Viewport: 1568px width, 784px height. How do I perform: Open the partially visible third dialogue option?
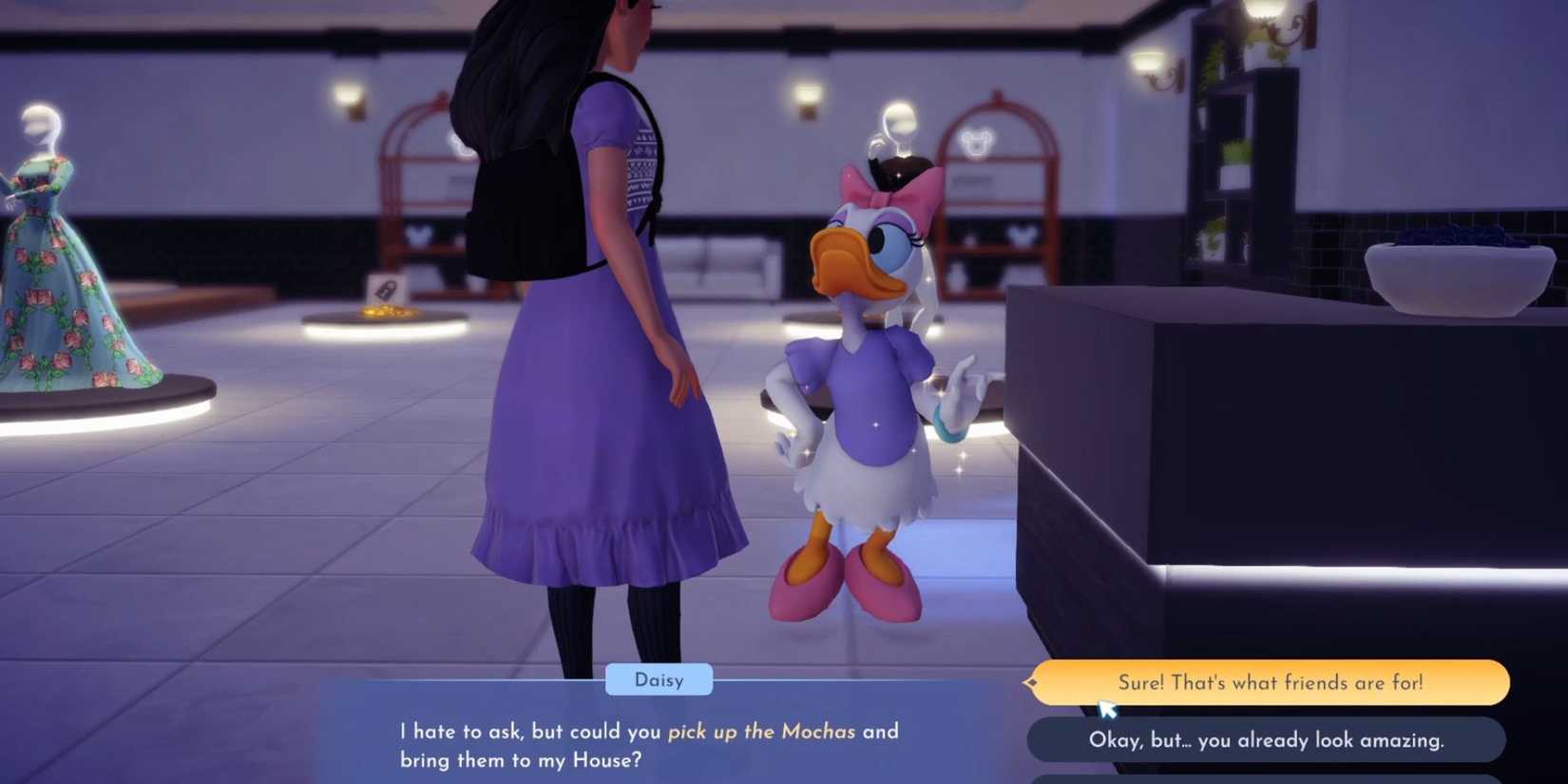point(1264,781)
